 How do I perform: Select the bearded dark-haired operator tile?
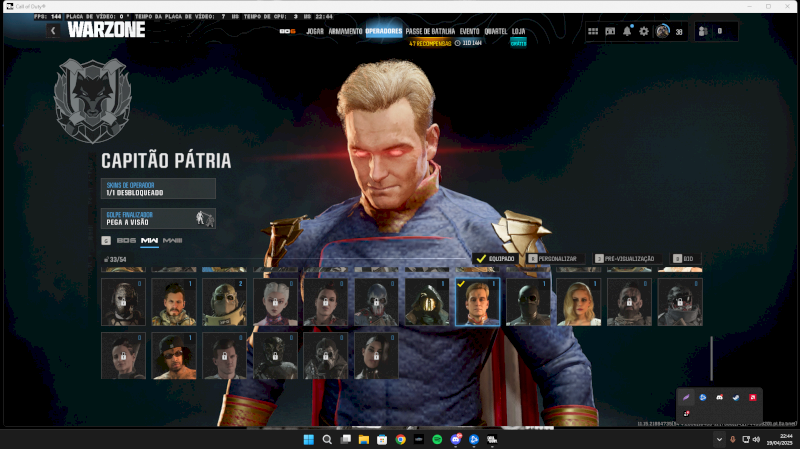[x=174, y=303]
